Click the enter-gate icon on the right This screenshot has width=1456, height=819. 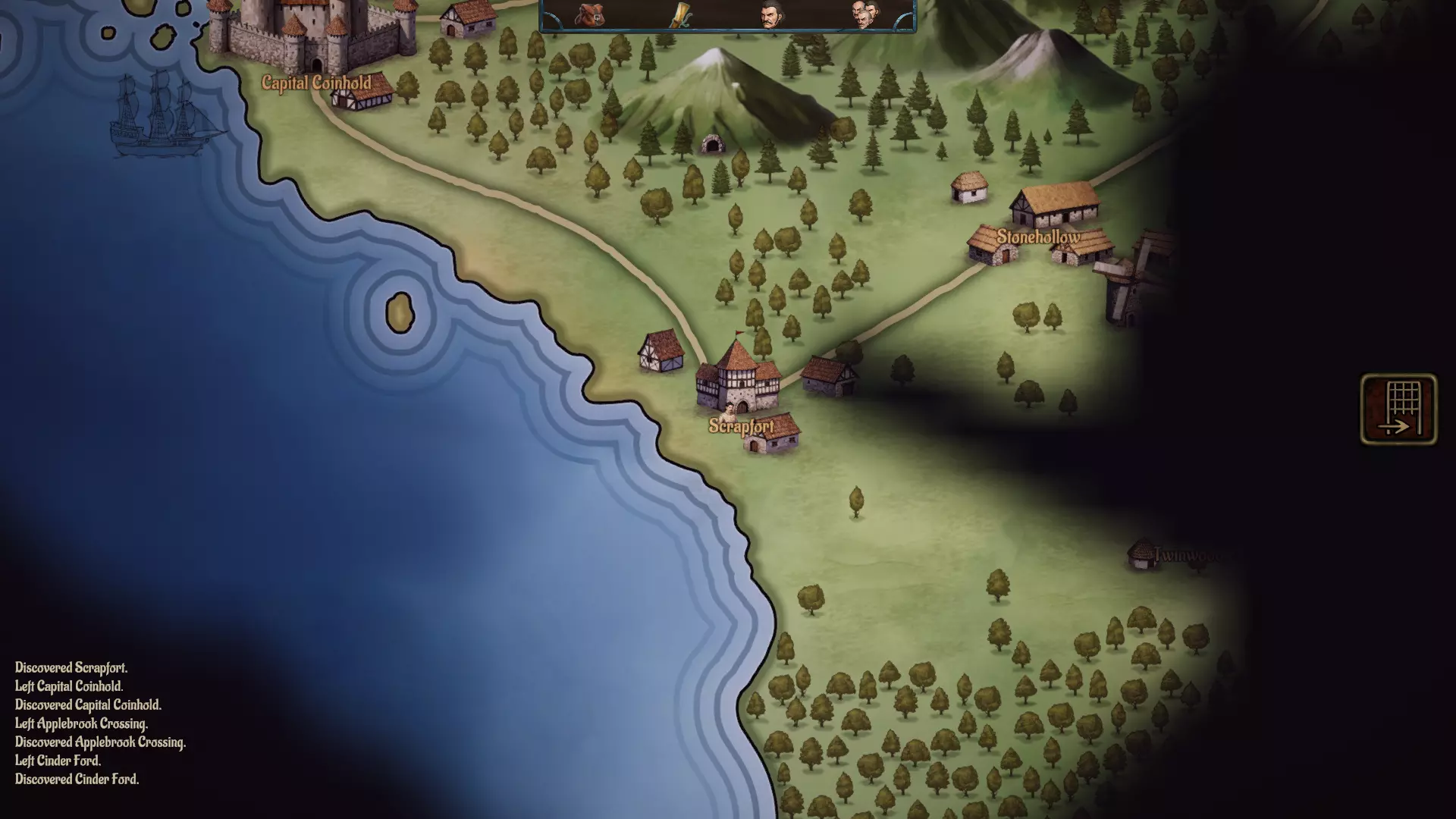point(1398,409)
